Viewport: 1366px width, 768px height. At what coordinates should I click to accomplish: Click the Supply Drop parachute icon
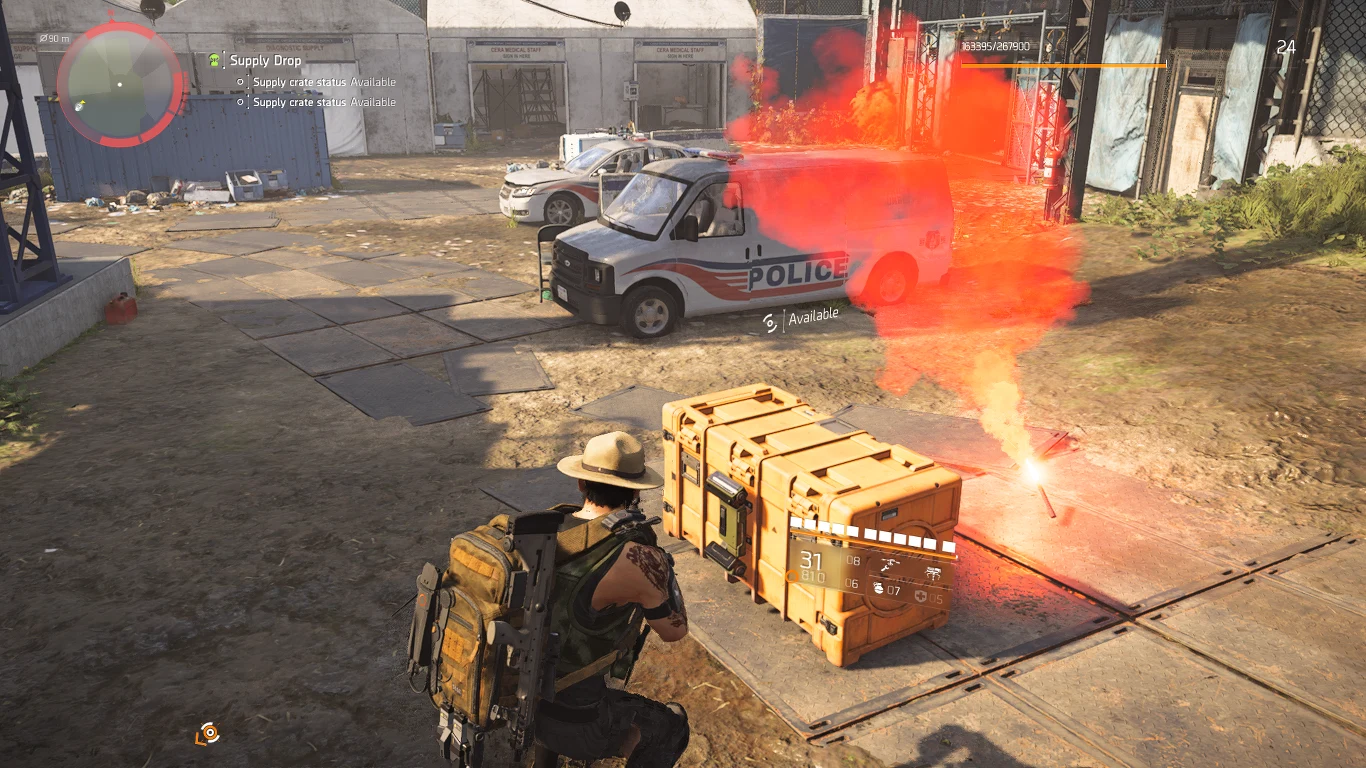point(214,61)
